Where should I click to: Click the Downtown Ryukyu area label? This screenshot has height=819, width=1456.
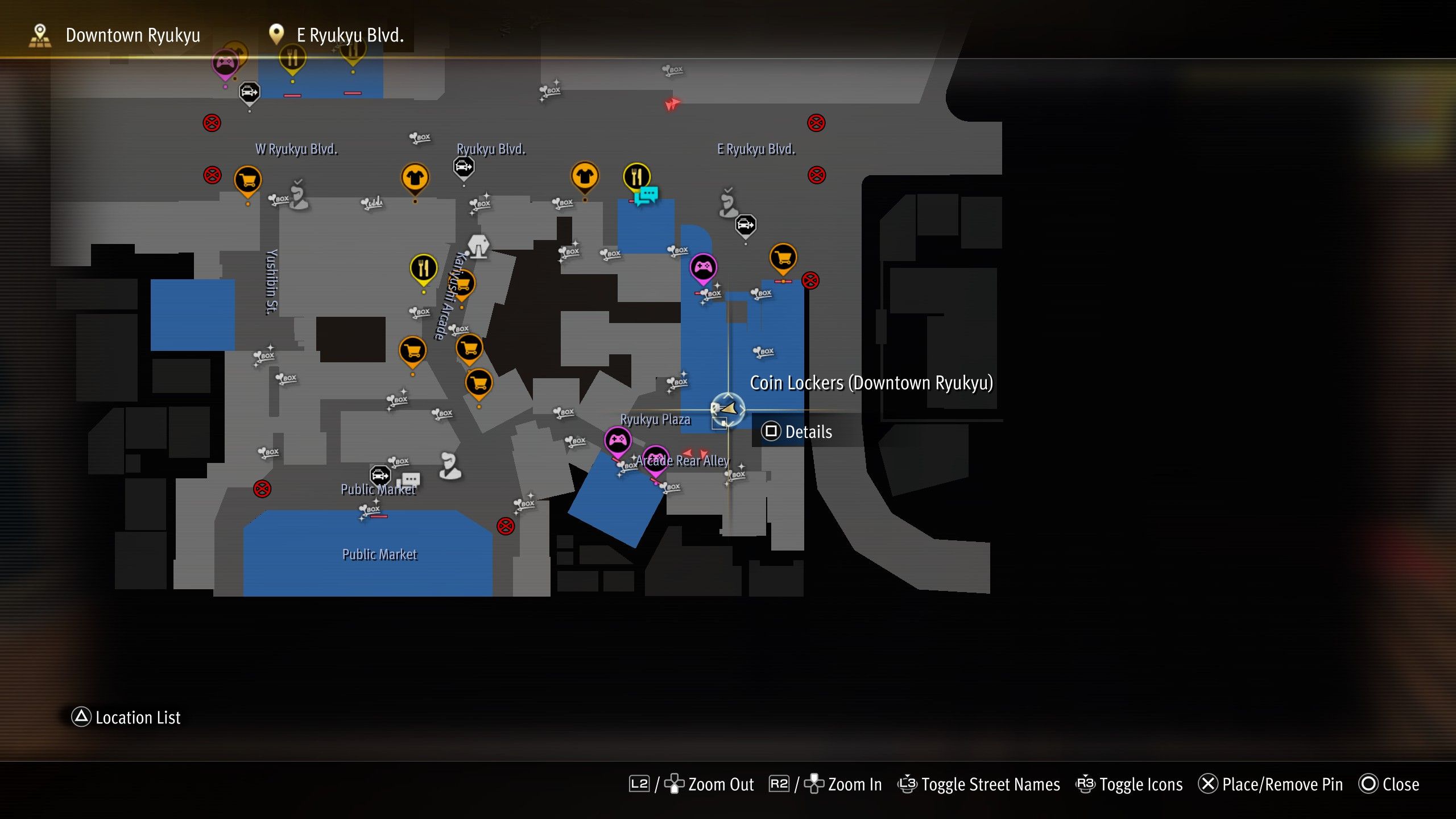pos(132,35)
